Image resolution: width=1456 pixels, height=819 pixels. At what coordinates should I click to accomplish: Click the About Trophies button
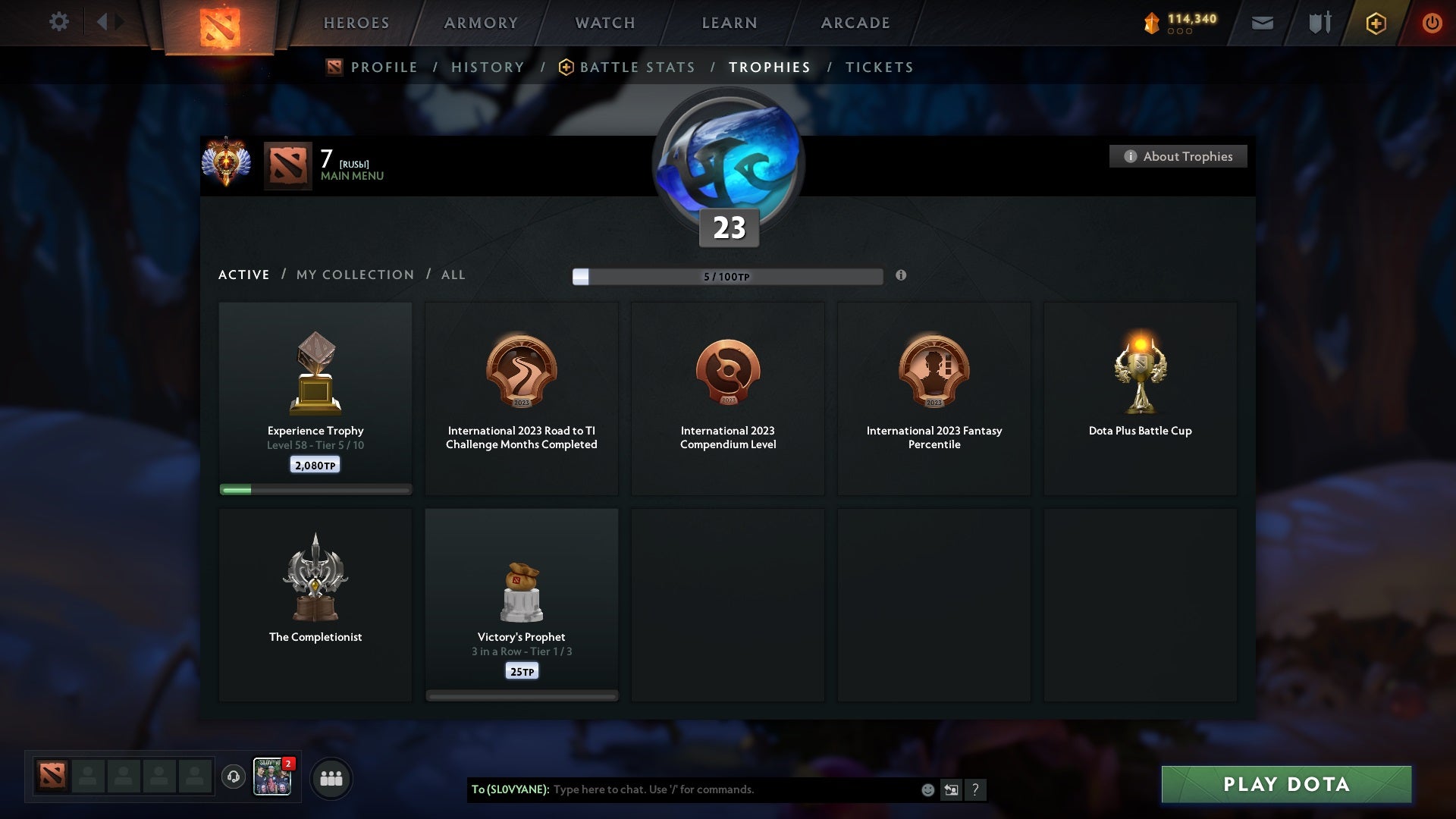click(x=1178, y=156)
